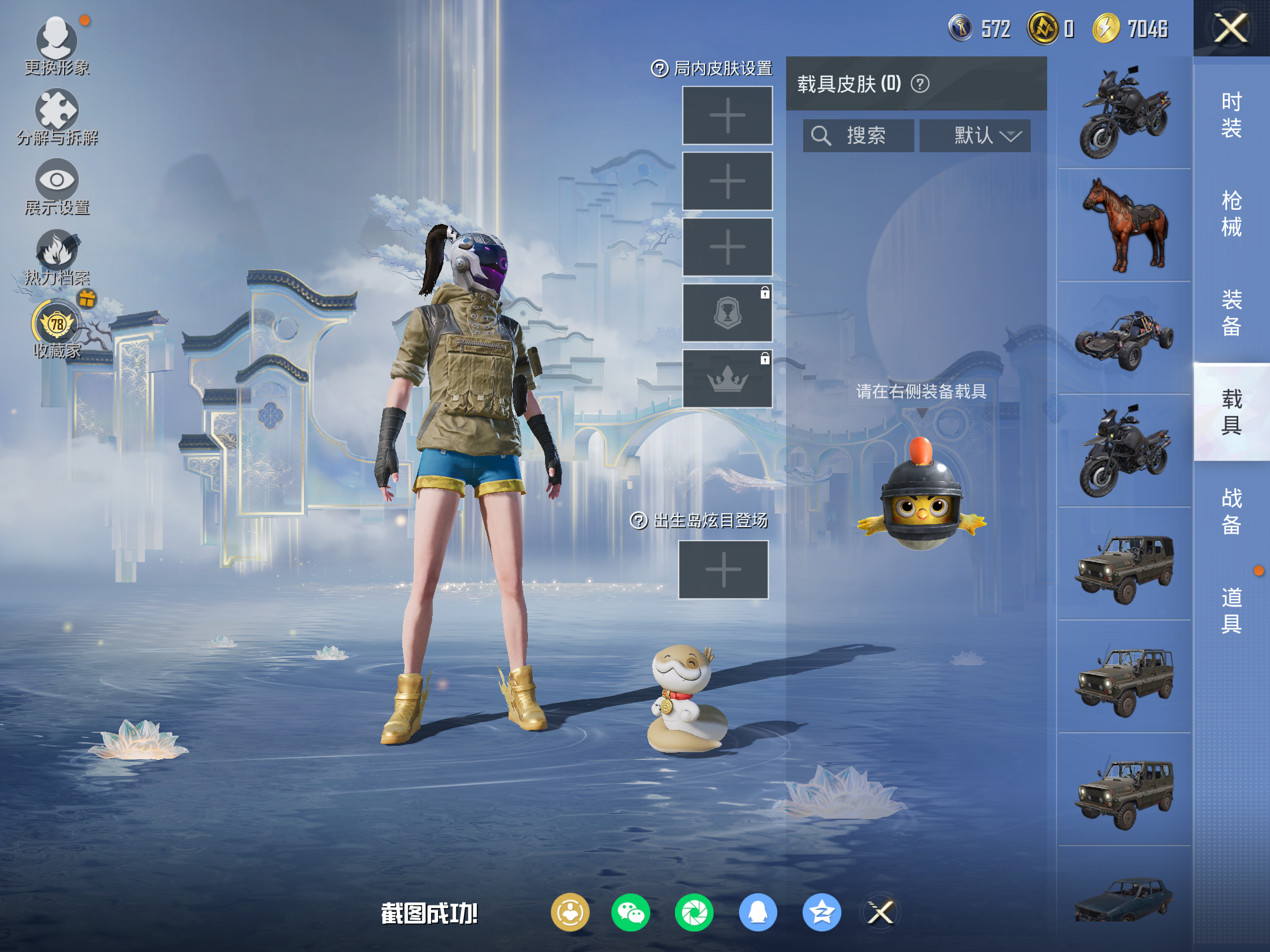Select the 装备 tab
Viewport: 1270px width, 952px height.
click(1231, 313)
